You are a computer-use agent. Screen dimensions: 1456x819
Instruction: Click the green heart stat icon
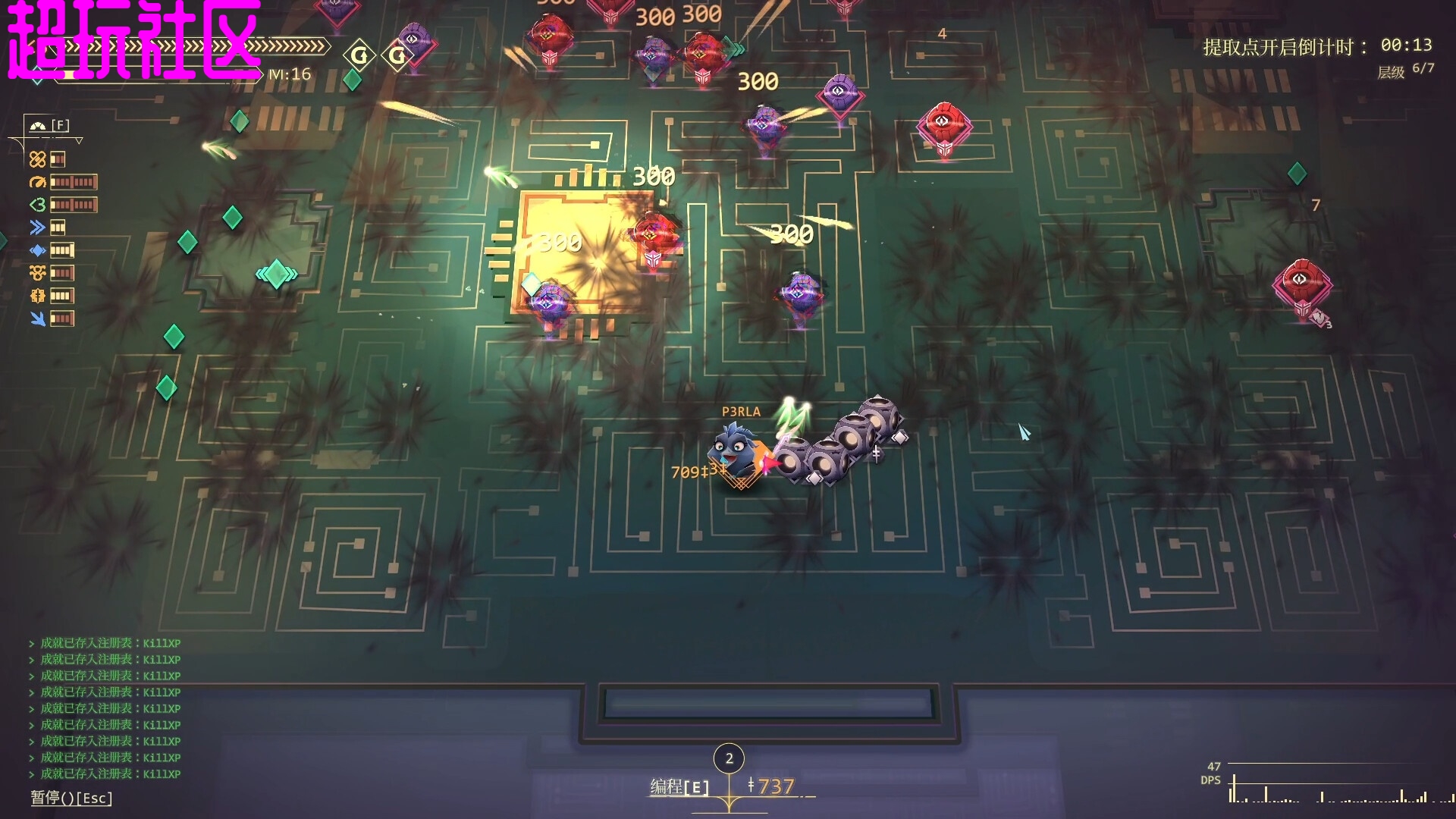point(37,205)
